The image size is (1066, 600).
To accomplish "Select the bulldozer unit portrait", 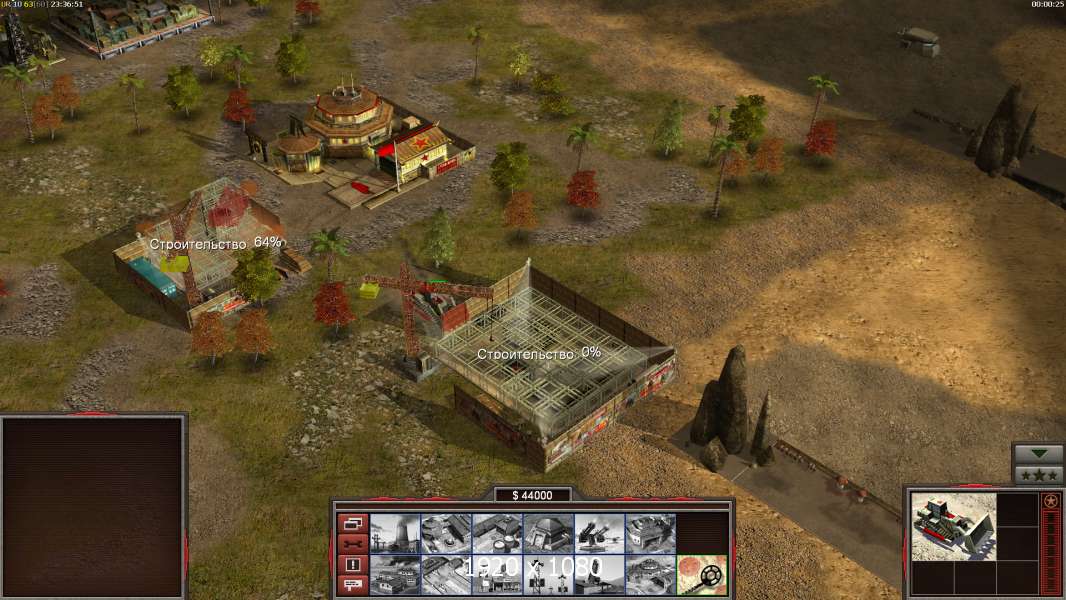I will 953,526.
